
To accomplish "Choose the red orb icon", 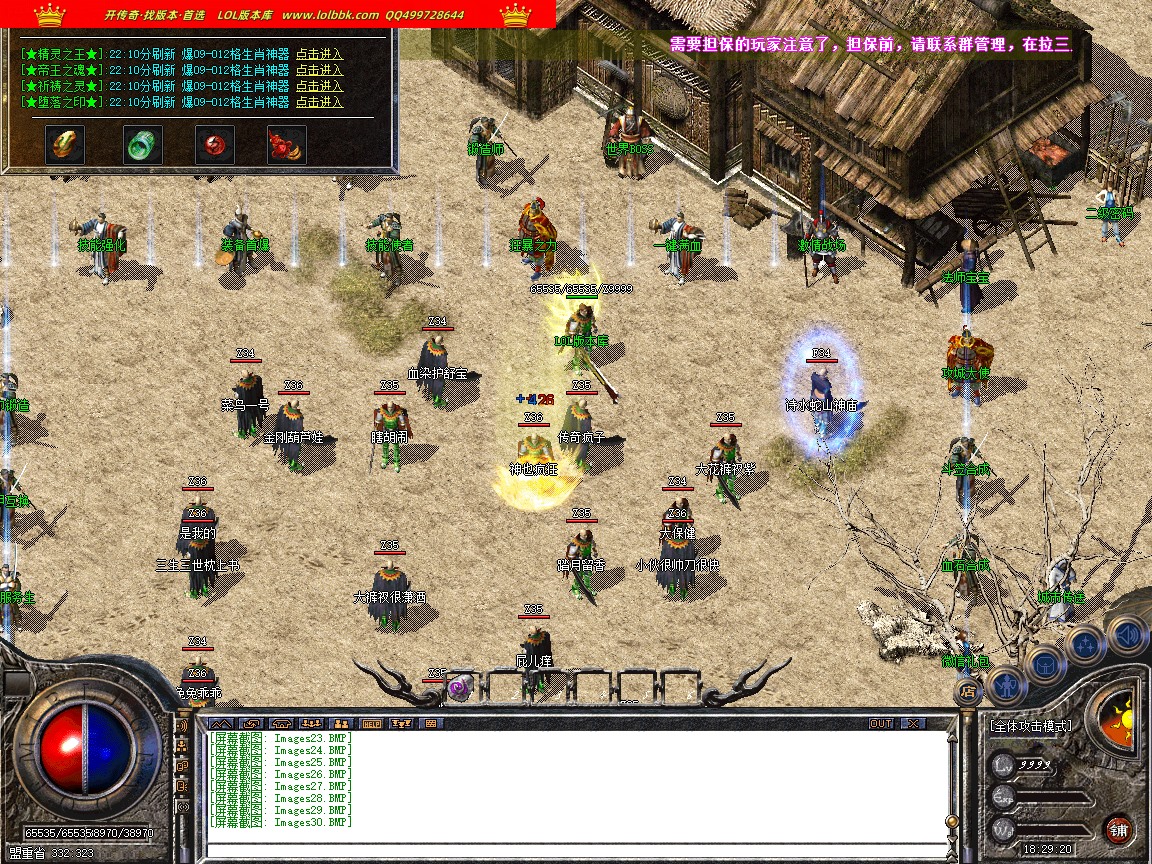I will tap(214, 145).
